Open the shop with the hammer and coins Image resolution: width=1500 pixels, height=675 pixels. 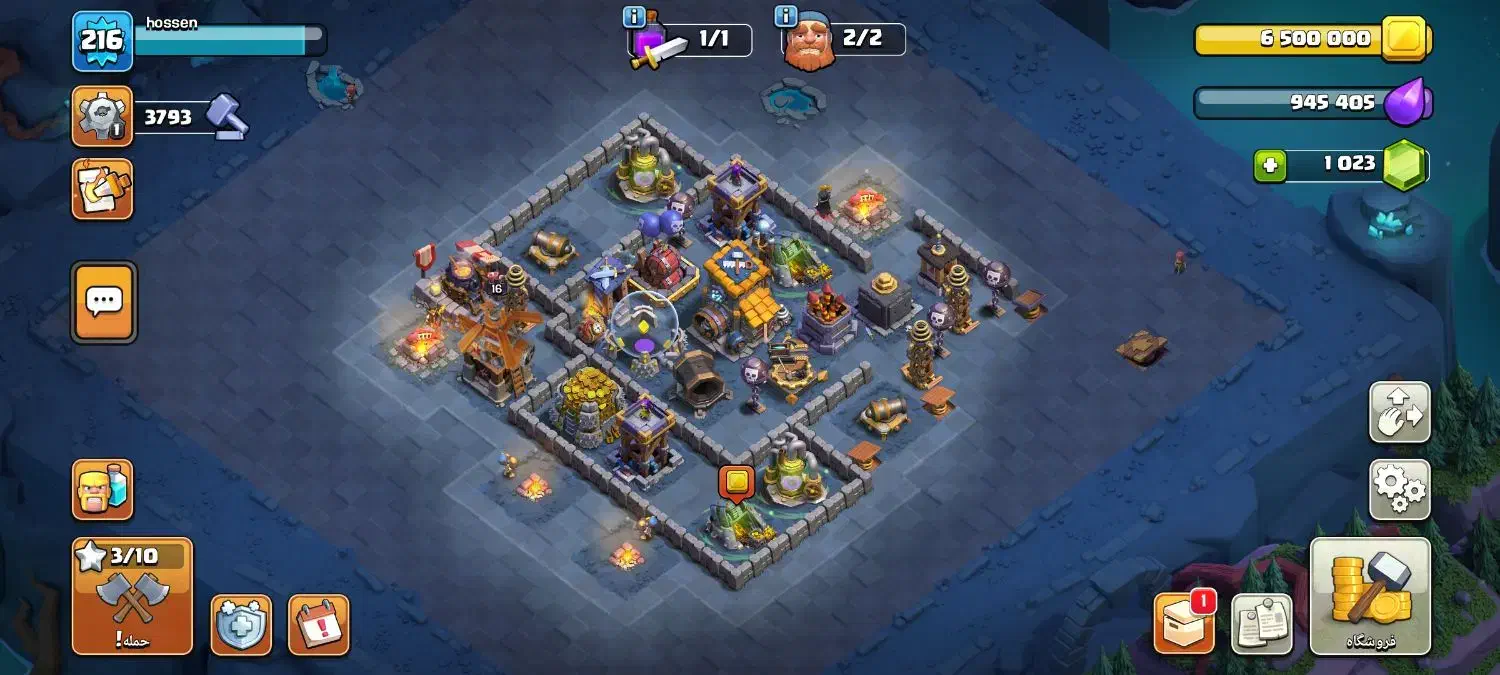tap(1370, 596)
